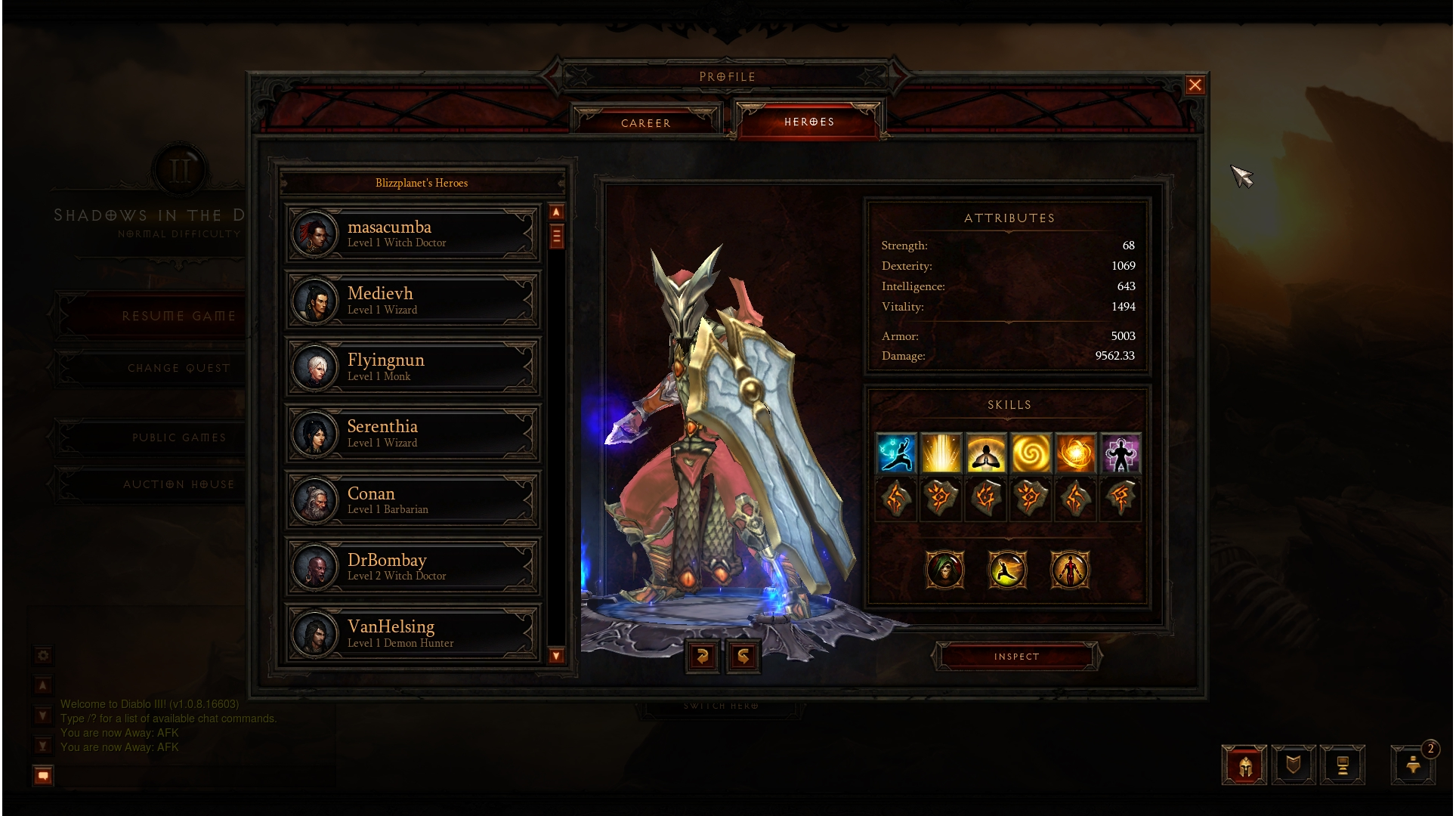Viewport: 1456px width, 816px height.
Task: Pick the Demon Hunter VanHelsing
Action: click(x=413, y=632)
